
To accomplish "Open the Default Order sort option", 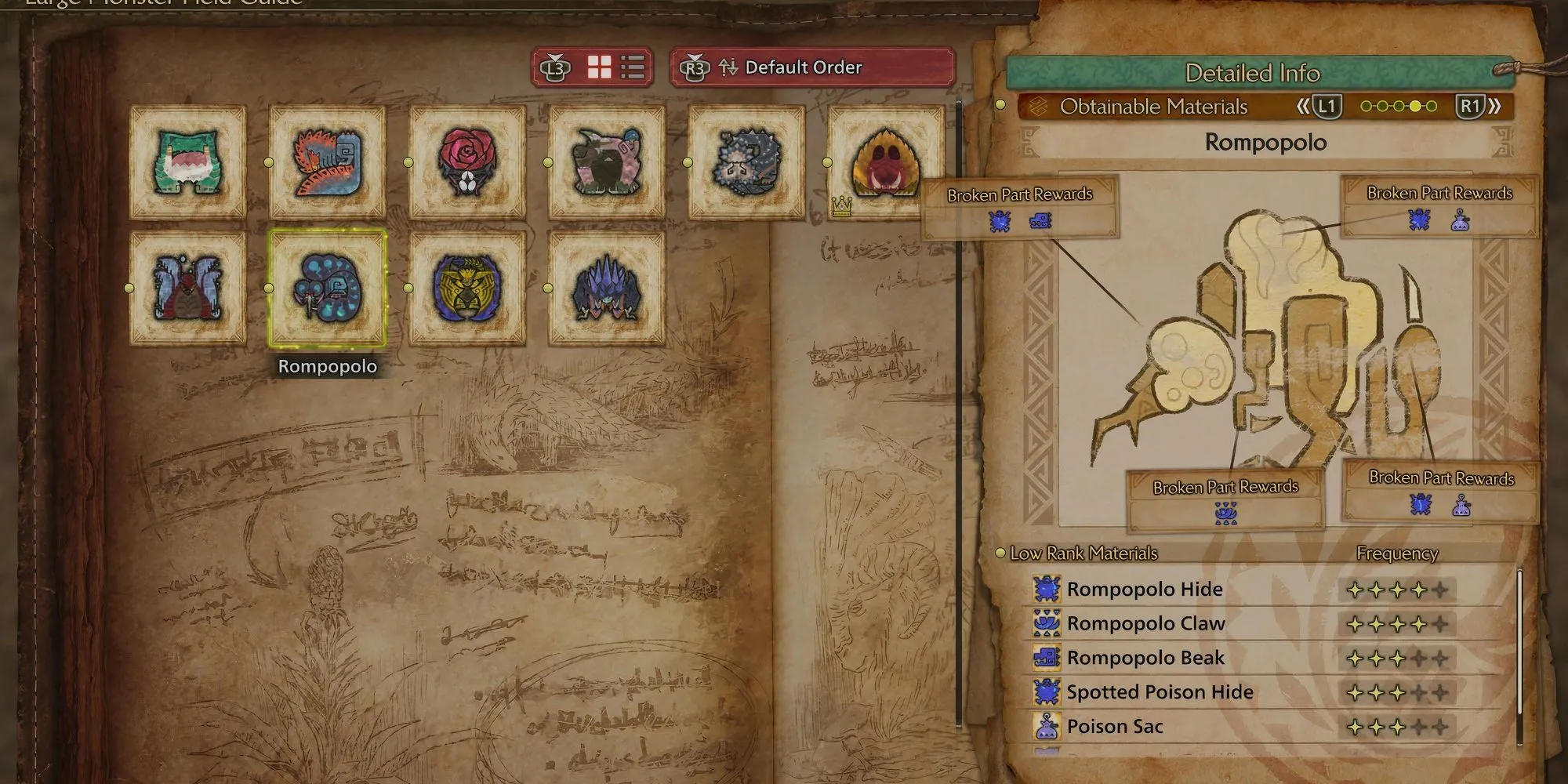I will click(811, 67).
